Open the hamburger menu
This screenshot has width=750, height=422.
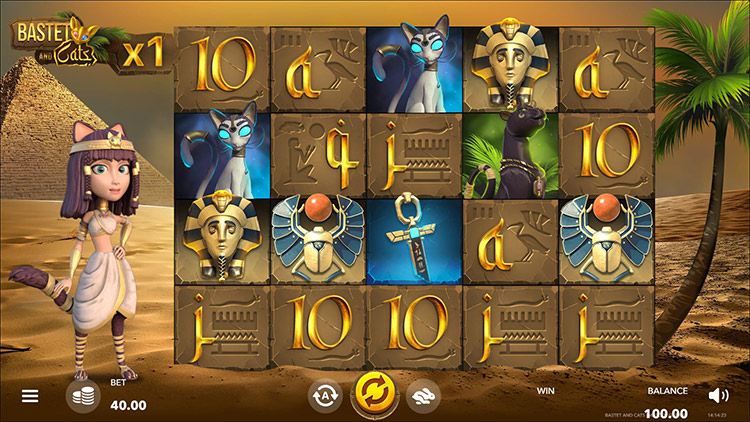tap(30, 396)
